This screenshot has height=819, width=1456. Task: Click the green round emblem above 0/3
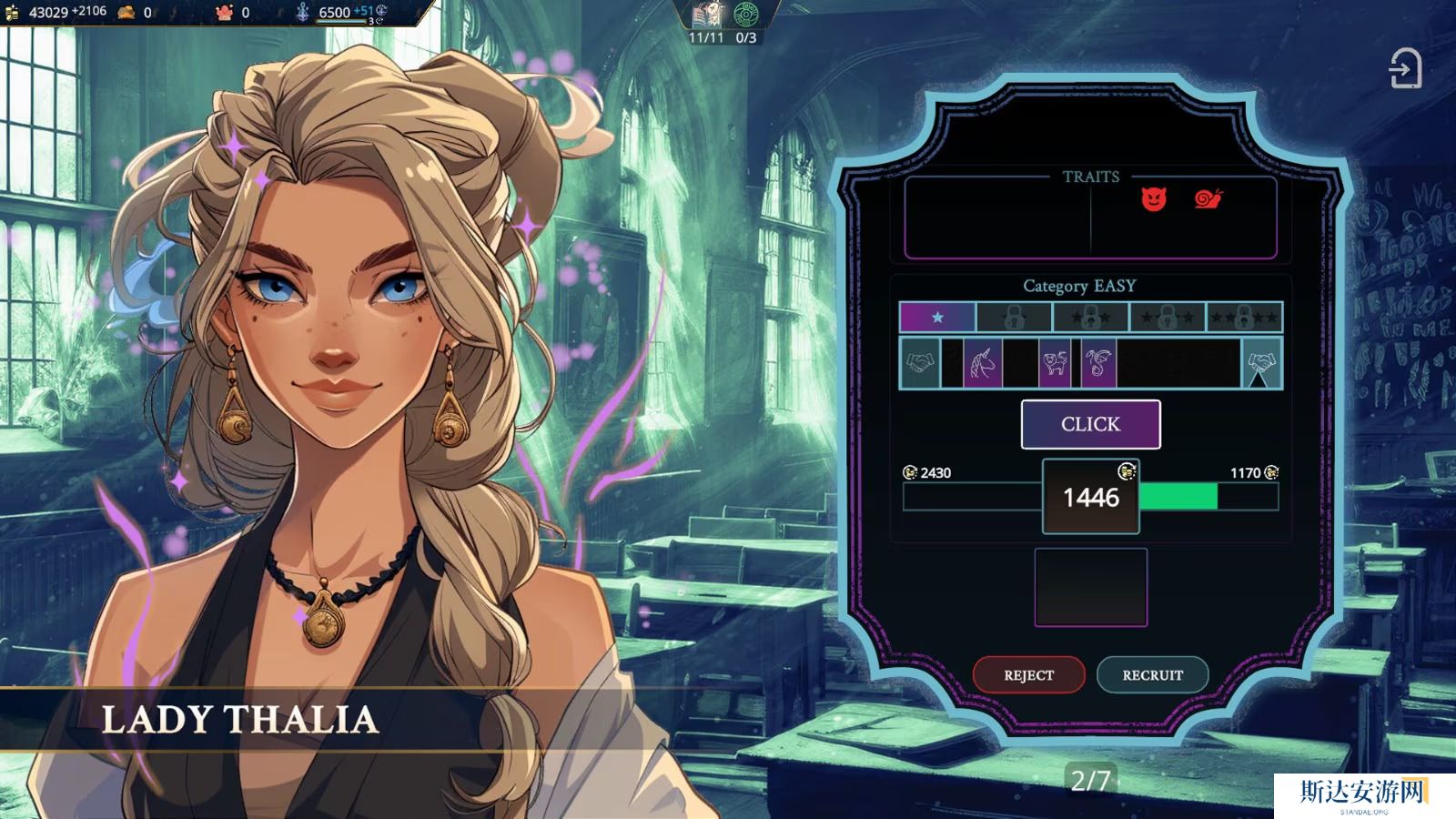click(x=746, y=15)
